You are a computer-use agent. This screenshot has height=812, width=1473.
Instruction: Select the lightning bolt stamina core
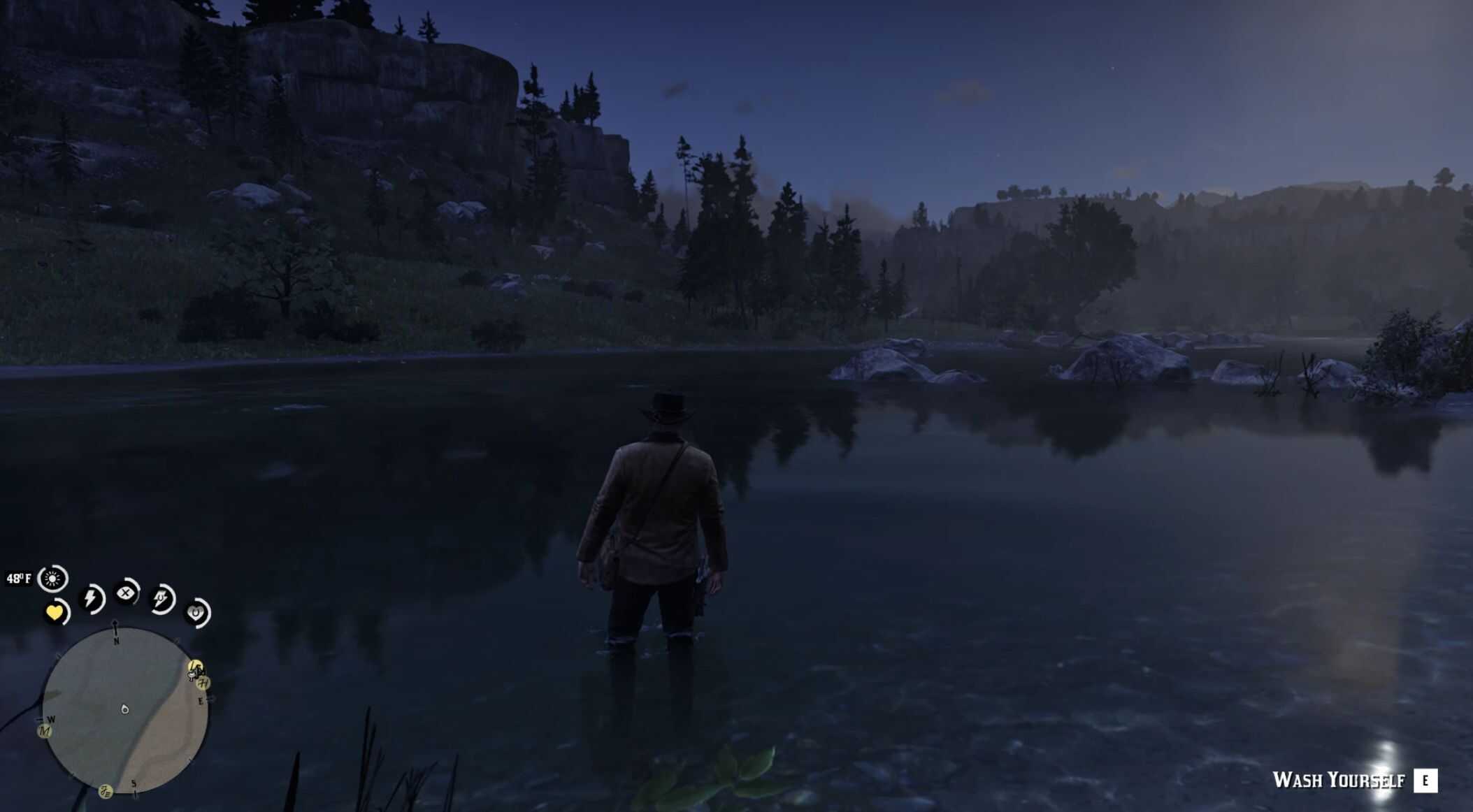91,598
